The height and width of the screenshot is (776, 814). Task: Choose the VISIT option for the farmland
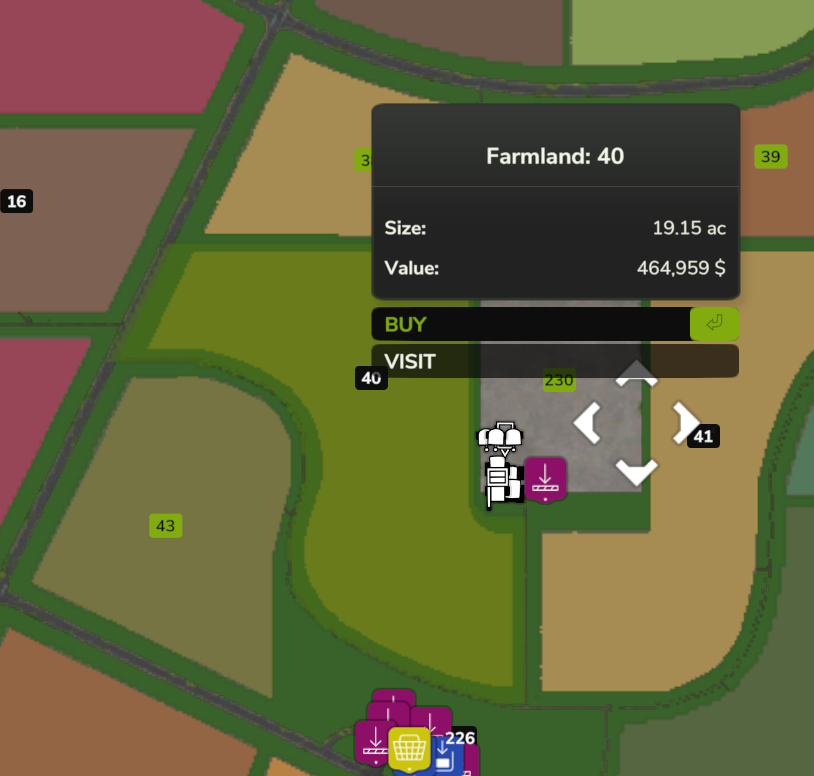[554, 361]
